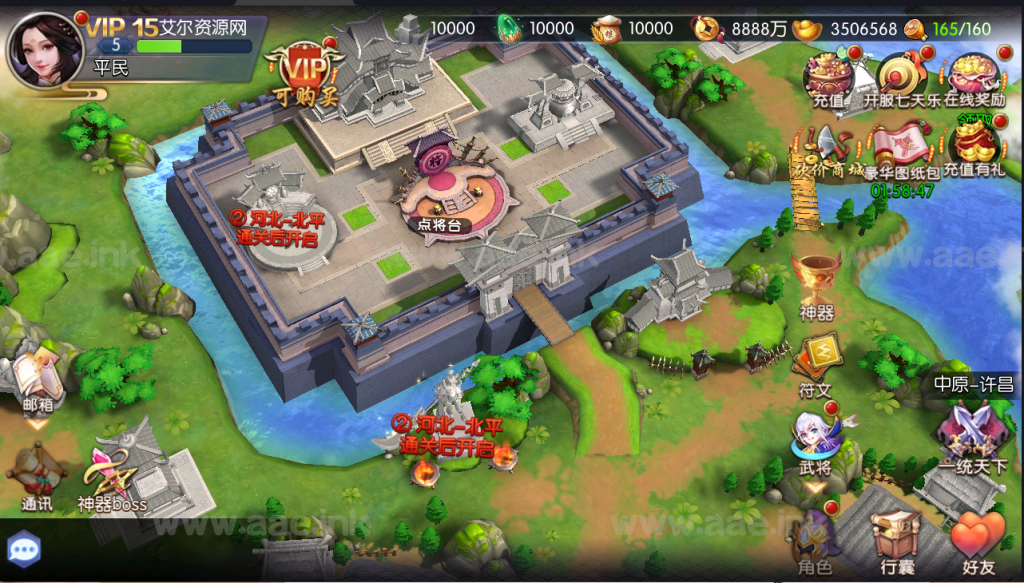Open the chat bubble button
This screenshot has height=583, width=1024.
[x=22, y=549]
